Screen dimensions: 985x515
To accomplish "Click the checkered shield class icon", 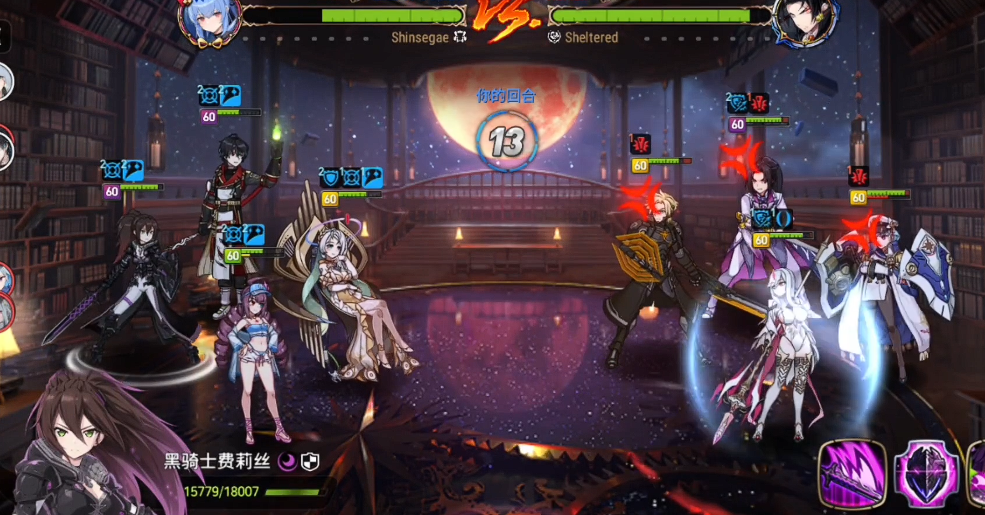I will [x=311, y=461].
